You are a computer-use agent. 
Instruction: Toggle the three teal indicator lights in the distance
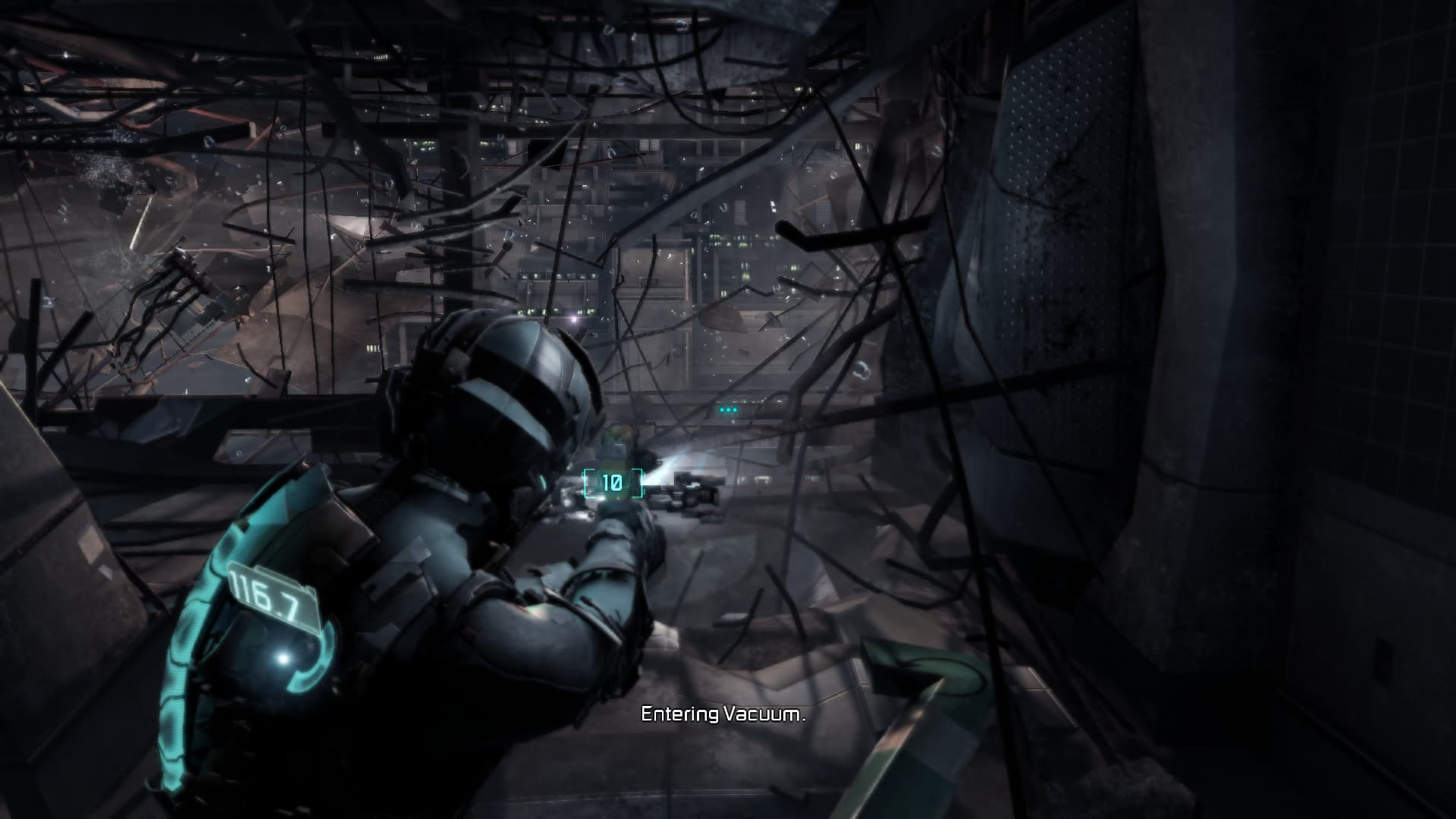click(x=729, y=408)
